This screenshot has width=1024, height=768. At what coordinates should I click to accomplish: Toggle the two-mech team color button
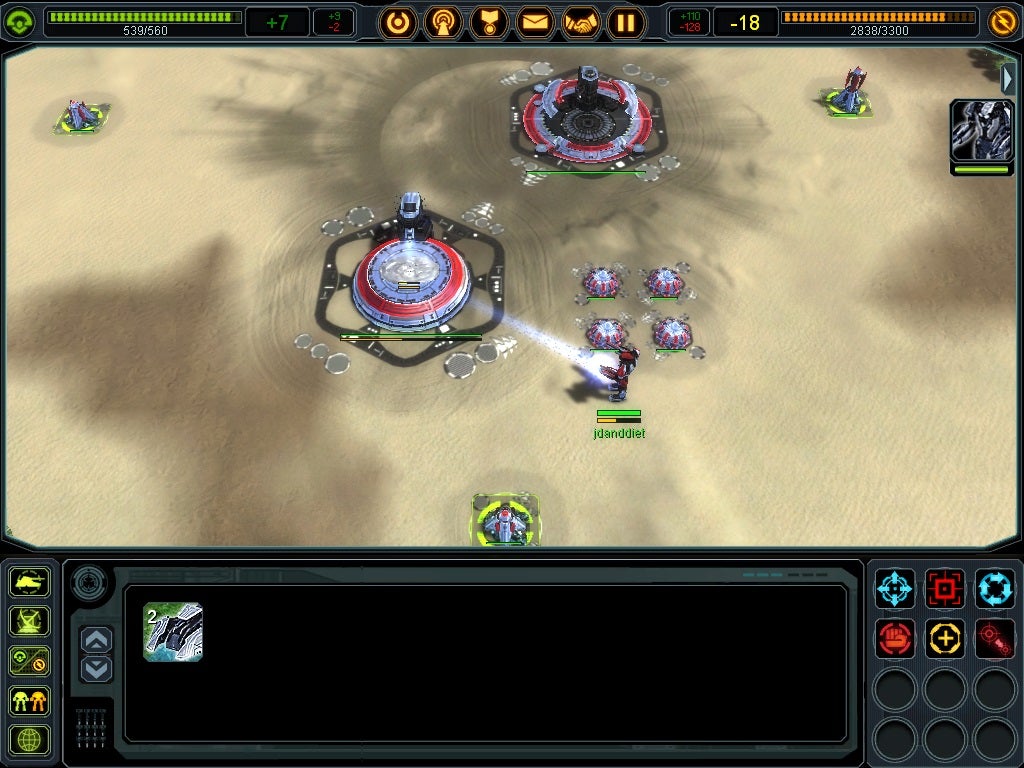click(30, 700)
